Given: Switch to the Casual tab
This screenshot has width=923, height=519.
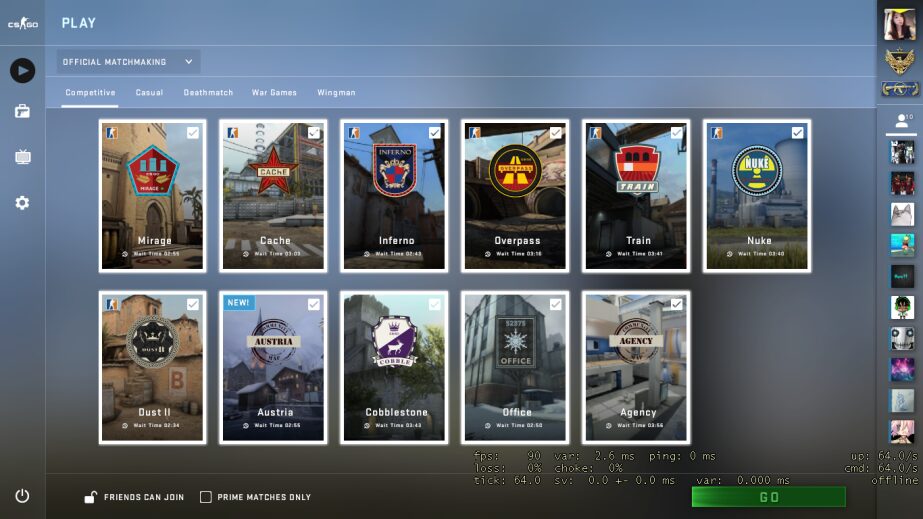Looking at the screenshot, I should [x=149, y=93].
